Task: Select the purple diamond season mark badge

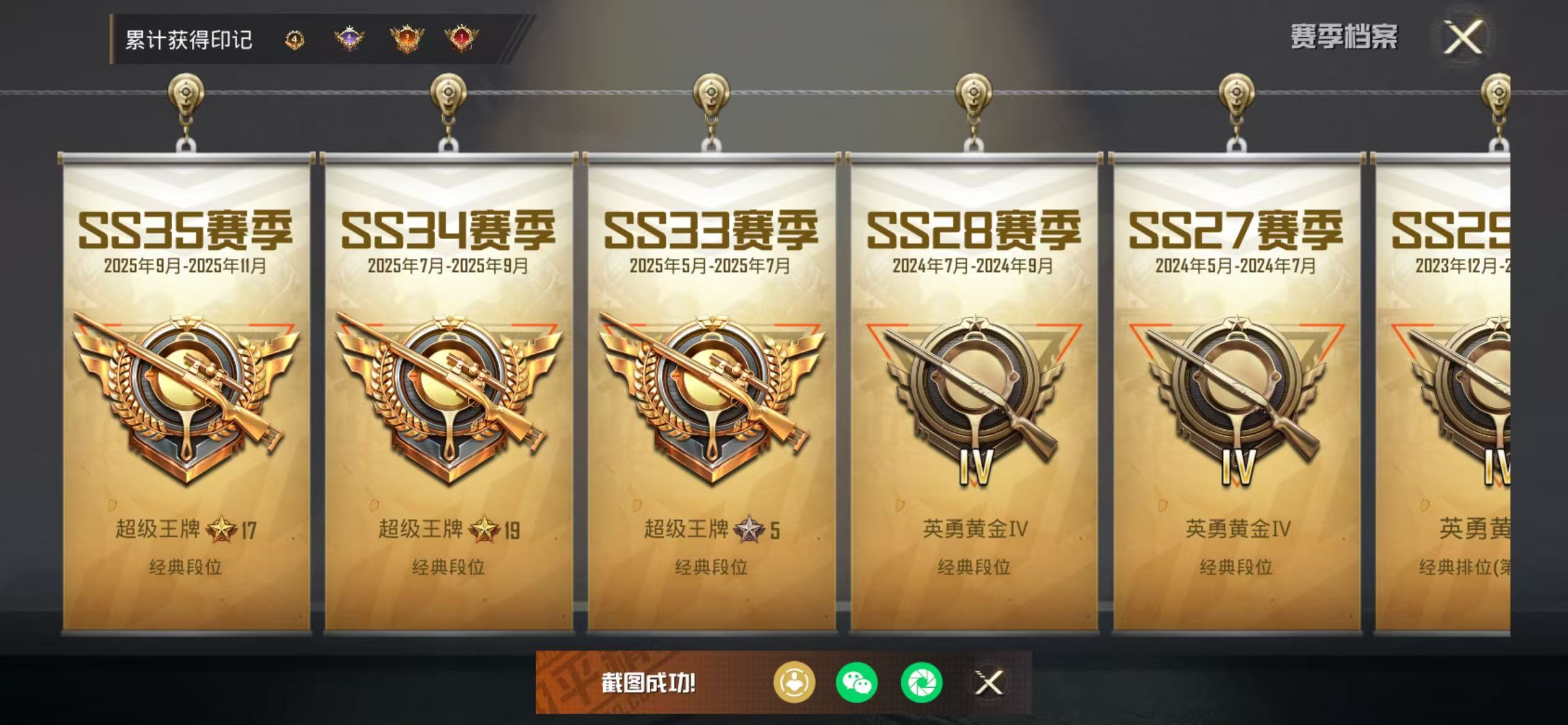Action: coord(349,38)
